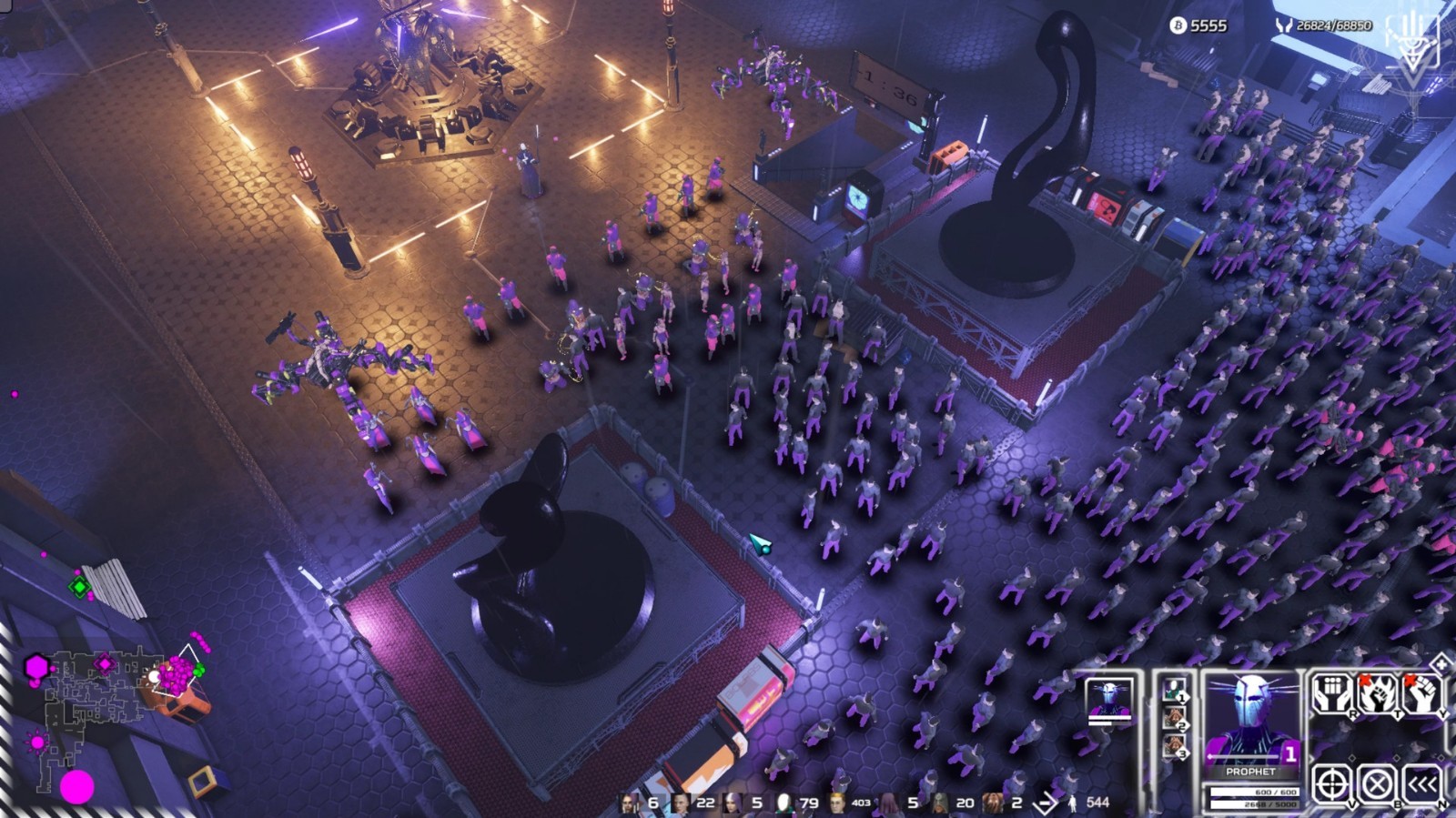
Task: Activate the flaming fist ability
Action: tap(1376, 695)
